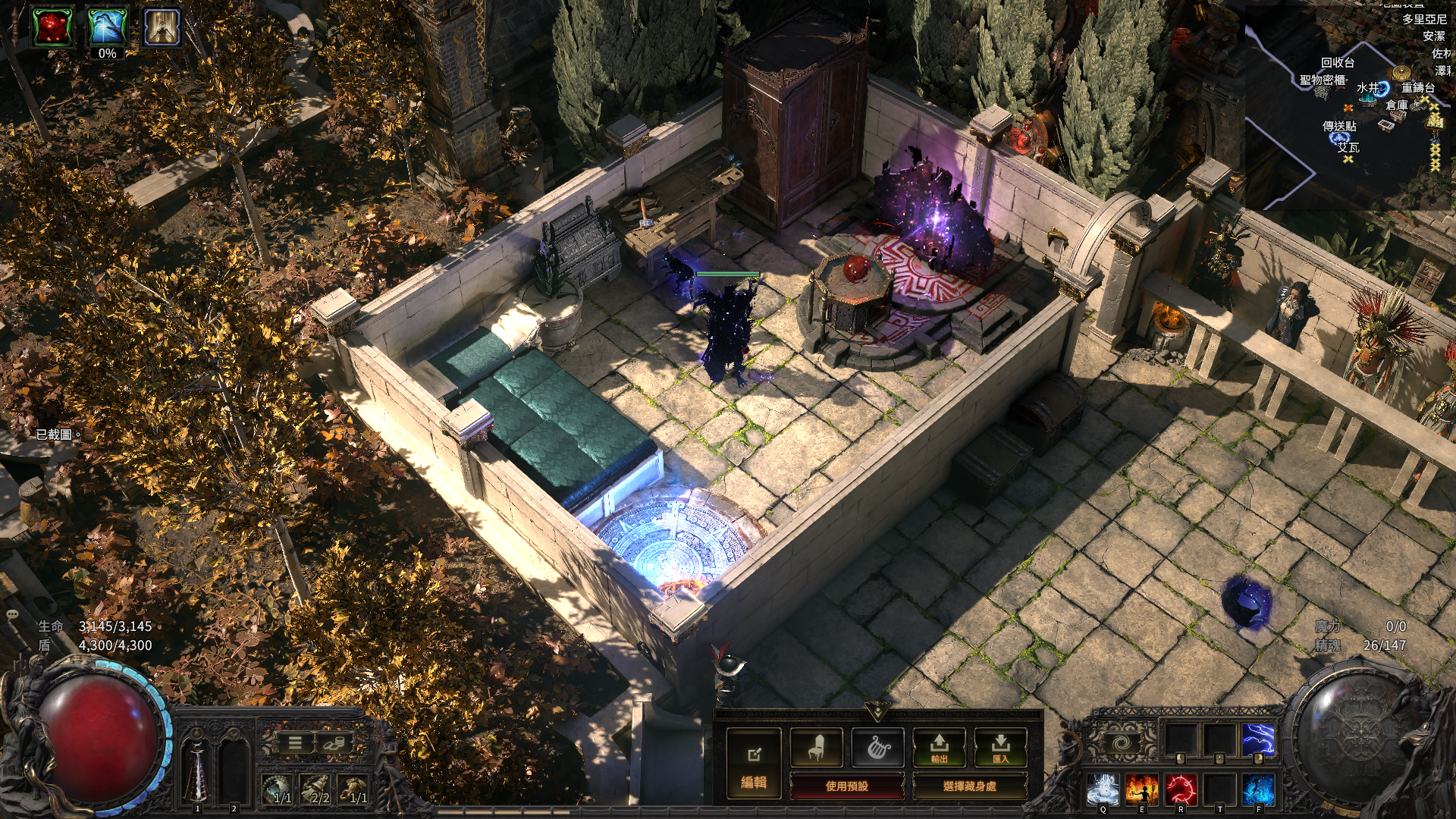Collapse the hideout panel with the arrow

(877, 711)
